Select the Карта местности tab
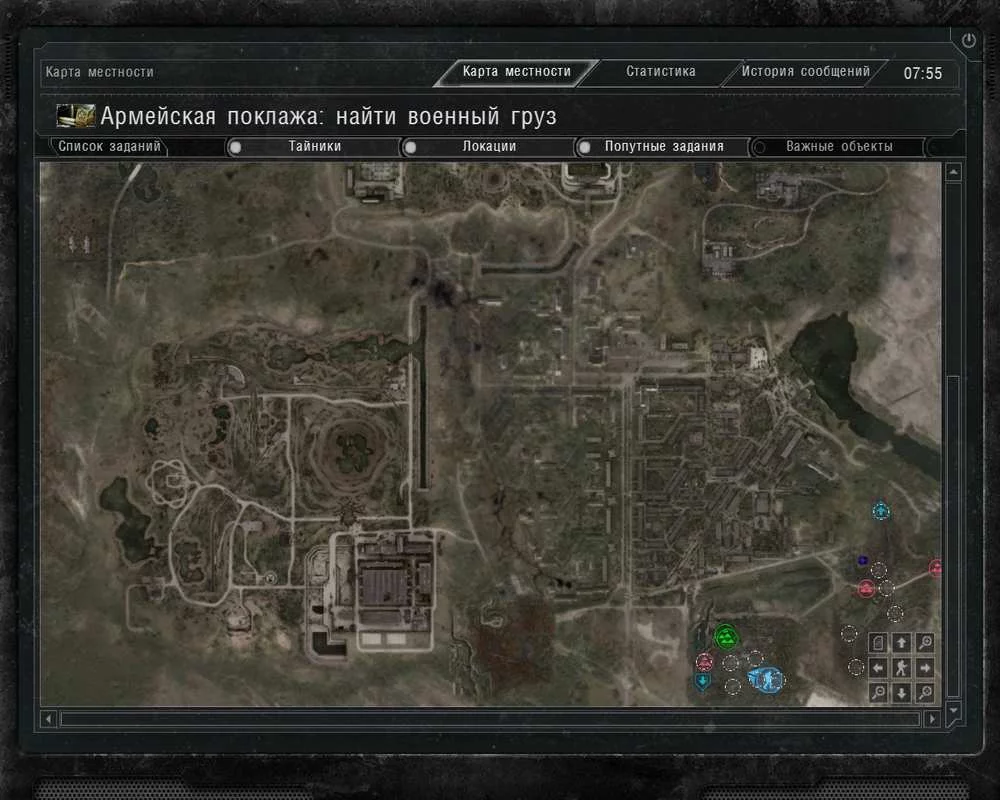 (516, 72)
